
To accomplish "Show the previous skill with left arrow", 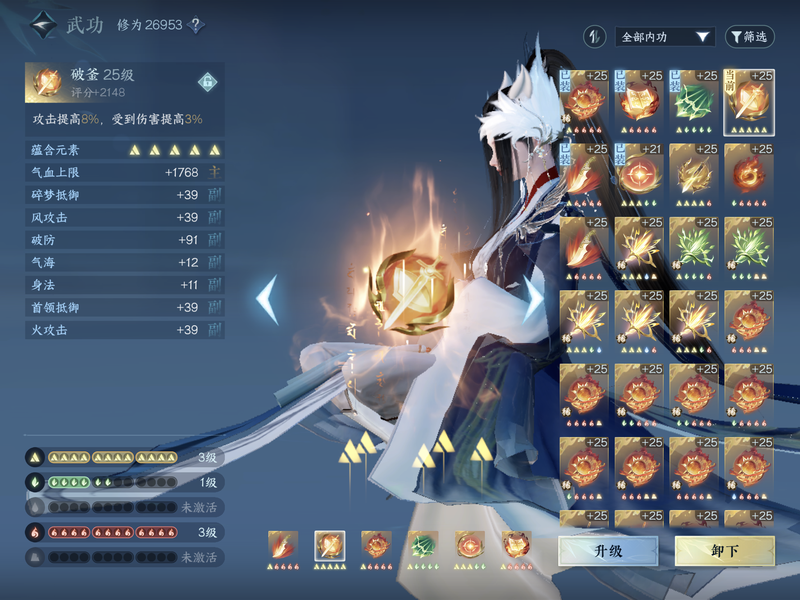I will (x=267, y=299).
